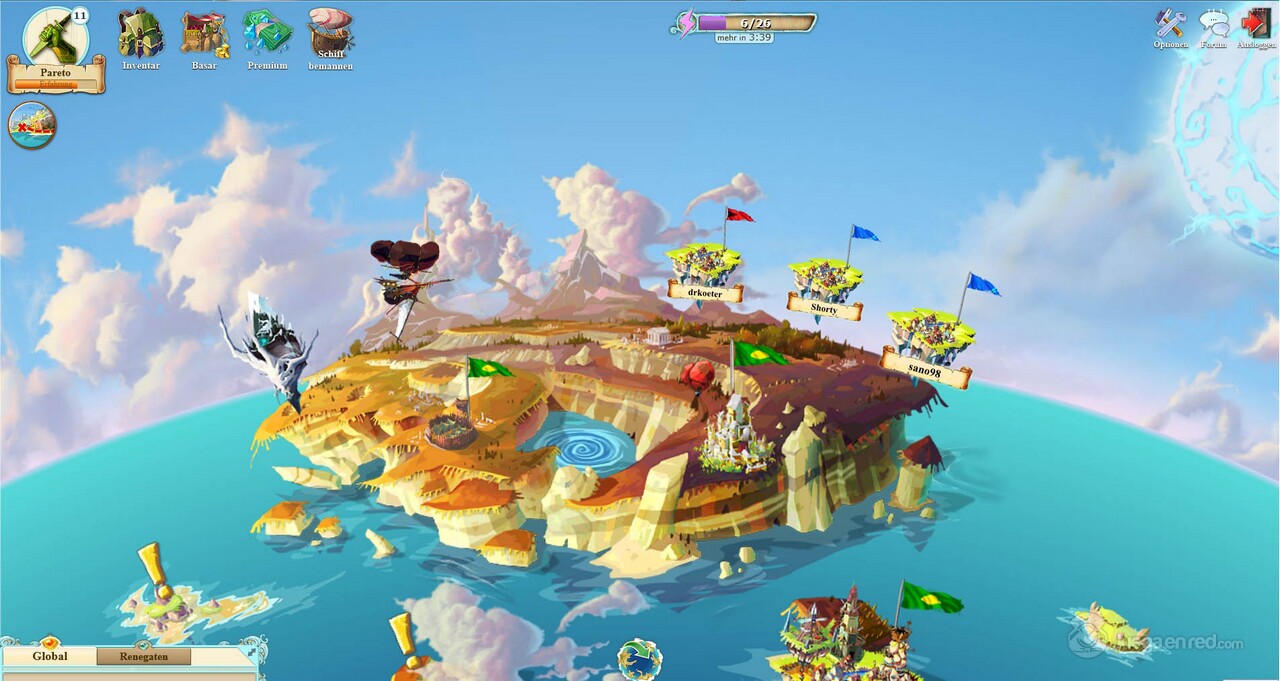Open Optionen settings
Image resolution: width=1280 pixels, height=681 pixels.
[1170, 24]
